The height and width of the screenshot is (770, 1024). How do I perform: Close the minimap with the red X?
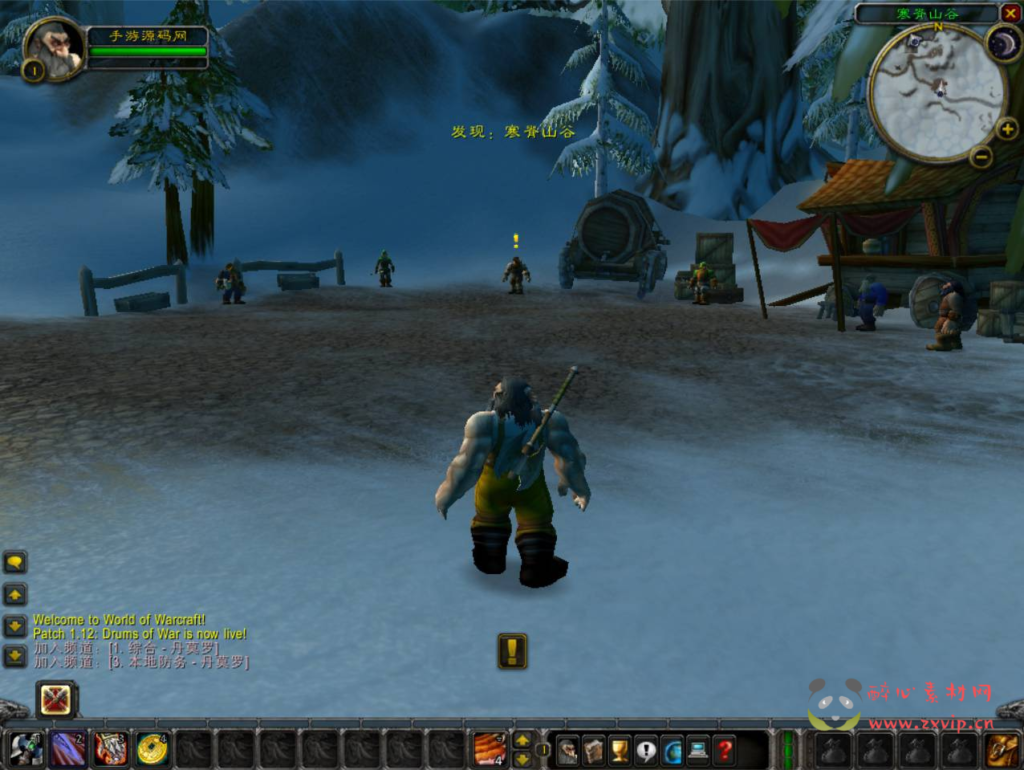(1010, 13)
